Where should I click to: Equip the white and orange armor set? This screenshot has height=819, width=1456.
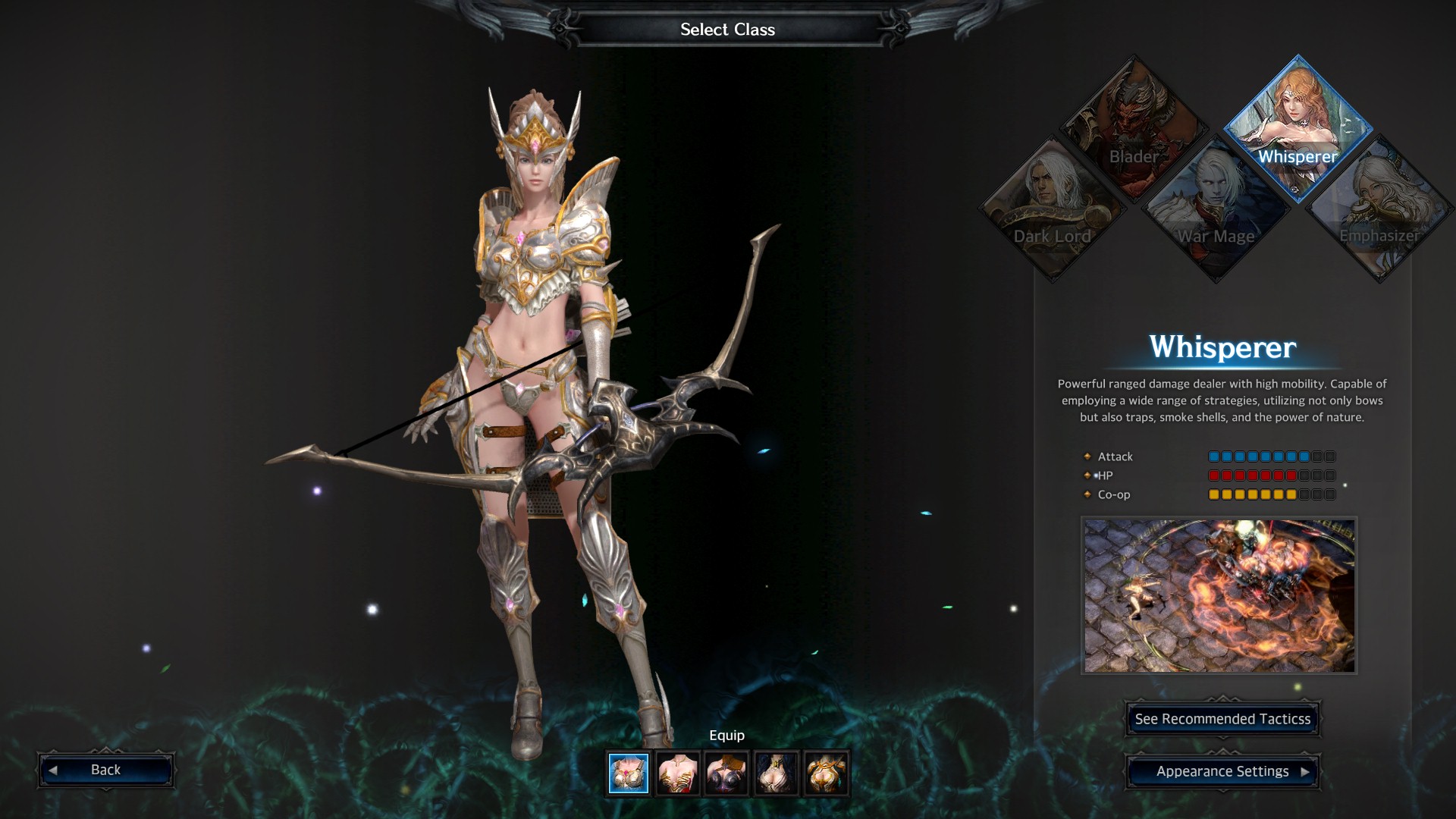(826, 773)
